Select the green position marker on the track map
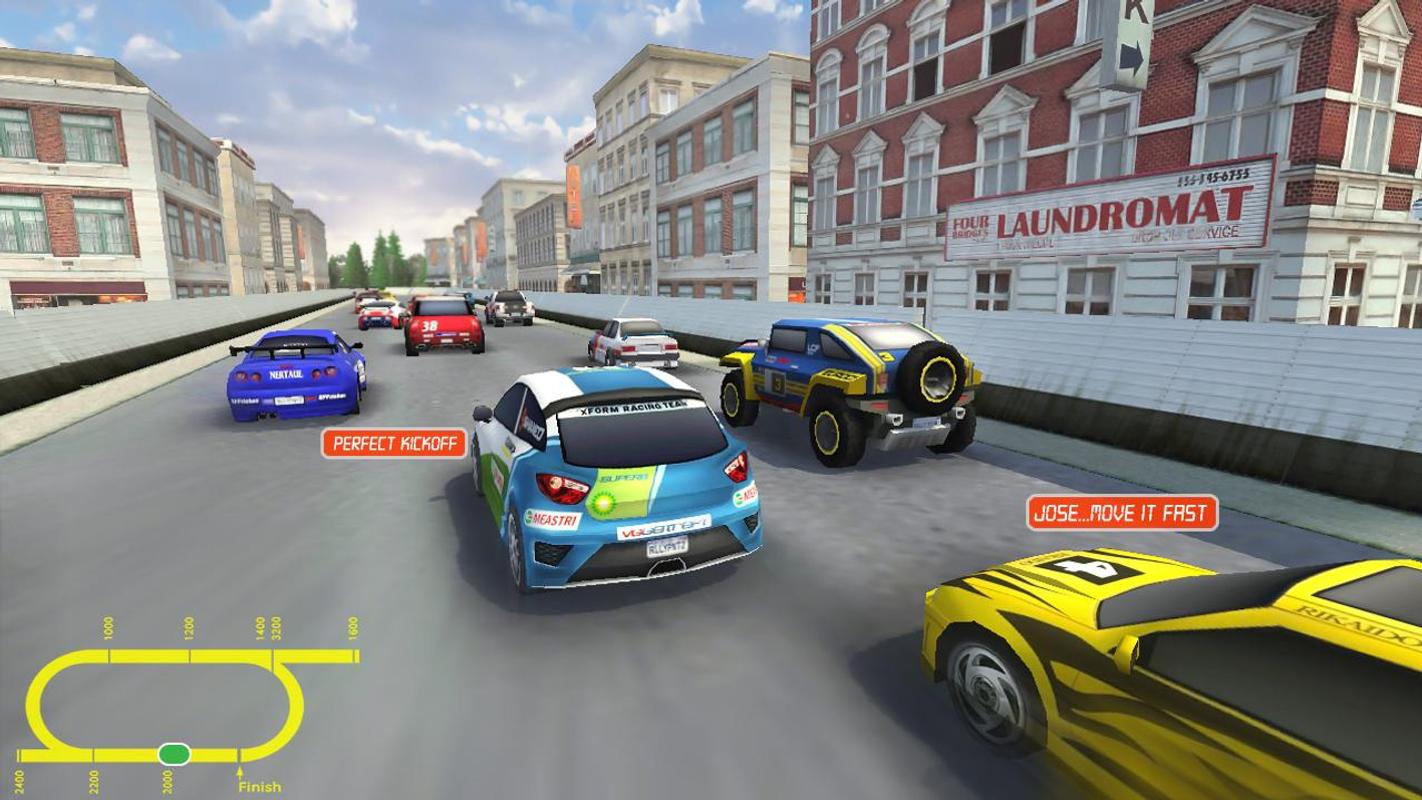The height and width of the screenshot is (800, 1422). pos(174,751)
